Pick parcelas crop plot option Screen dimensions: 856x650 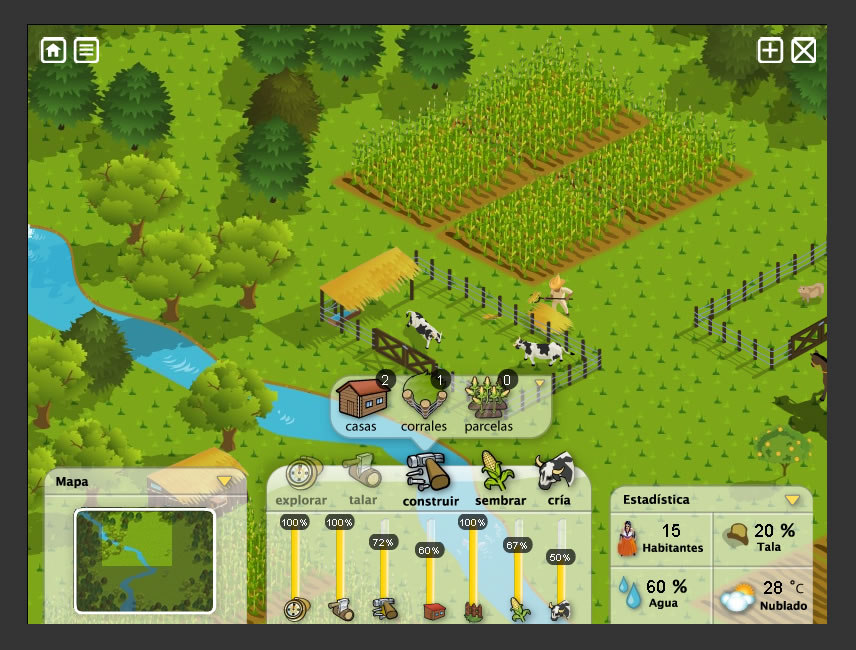tap(489, 404)
